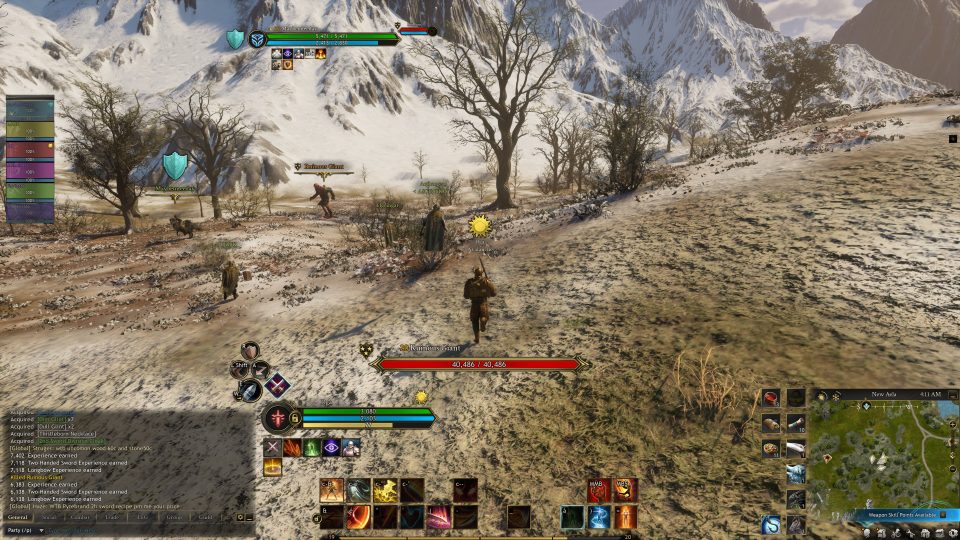This screenshot has height=540, width=960.
Task: Select the crossed swords stance icon
Action: (x=276, y=385)
